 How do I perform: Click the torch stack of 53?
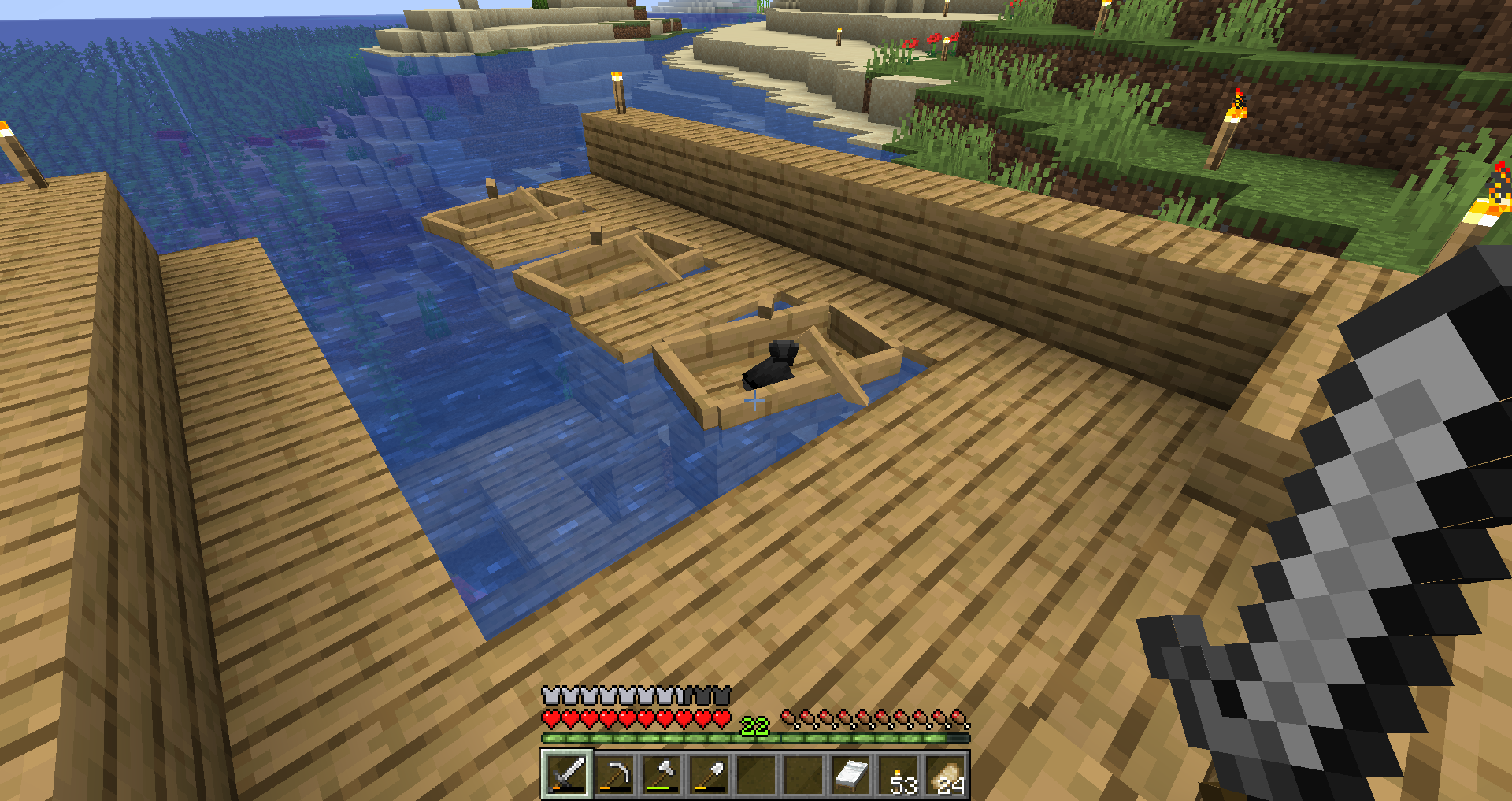899,773
